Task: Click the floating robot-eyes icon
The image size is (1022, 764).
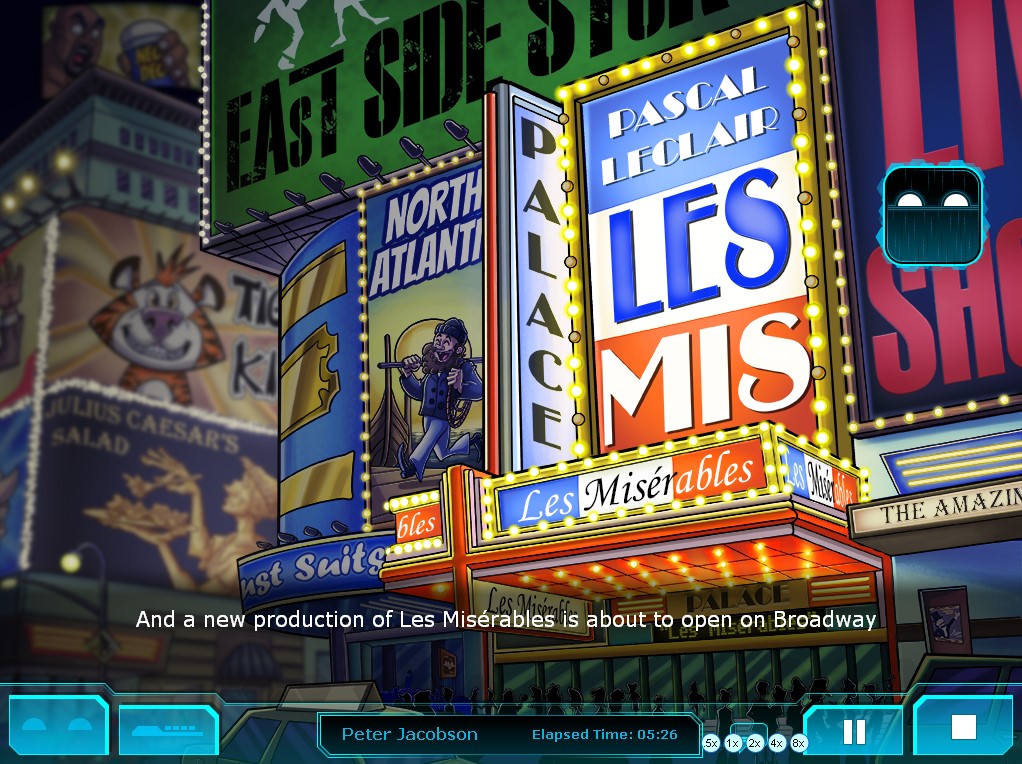Action: click(932, 215)
